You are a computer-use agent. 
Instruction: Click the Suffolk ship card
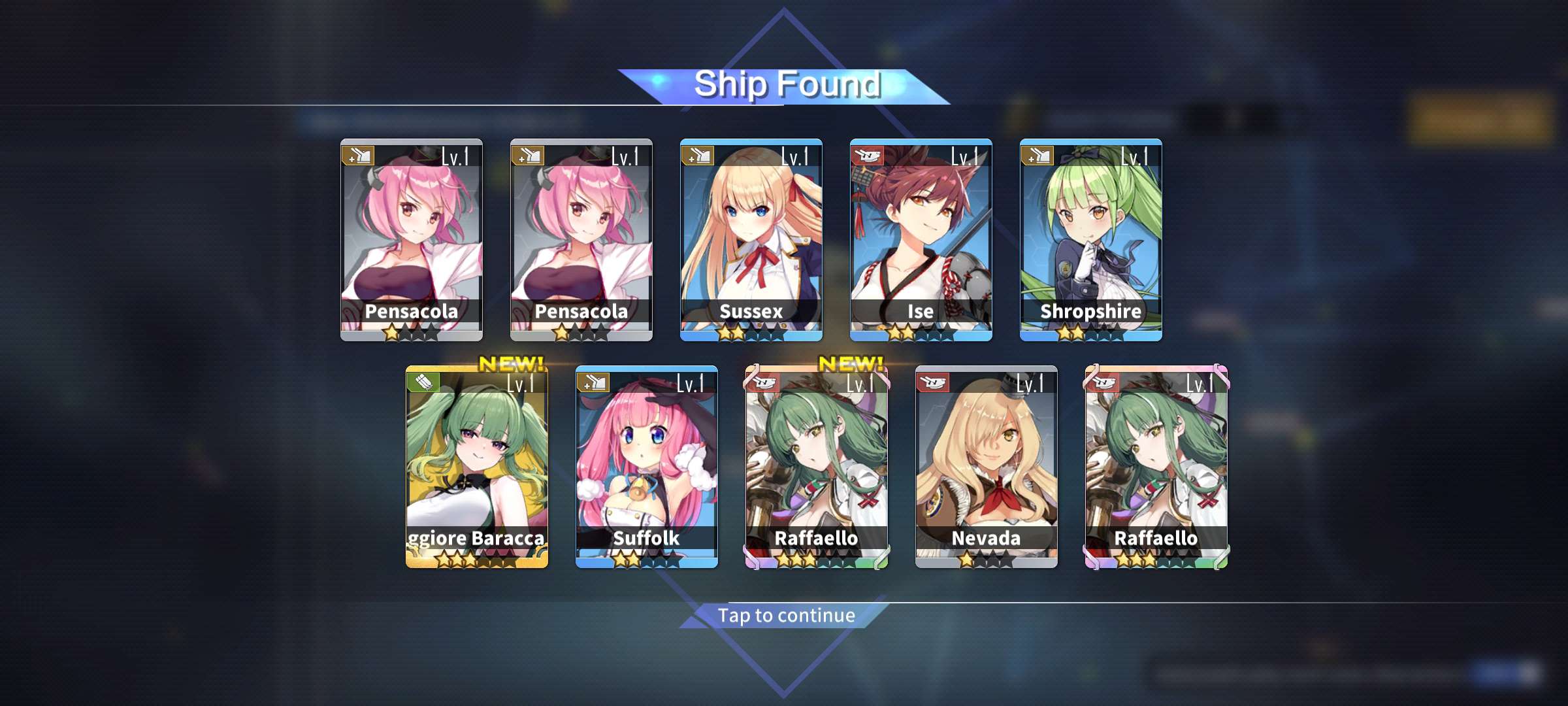coord(646,466)
